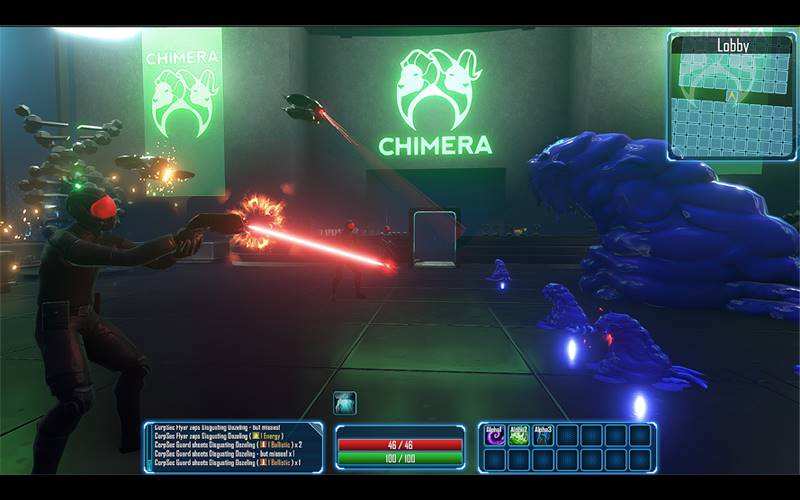
Task: Use the Alpha2 green ability
Action: click(x=519, y=435)
